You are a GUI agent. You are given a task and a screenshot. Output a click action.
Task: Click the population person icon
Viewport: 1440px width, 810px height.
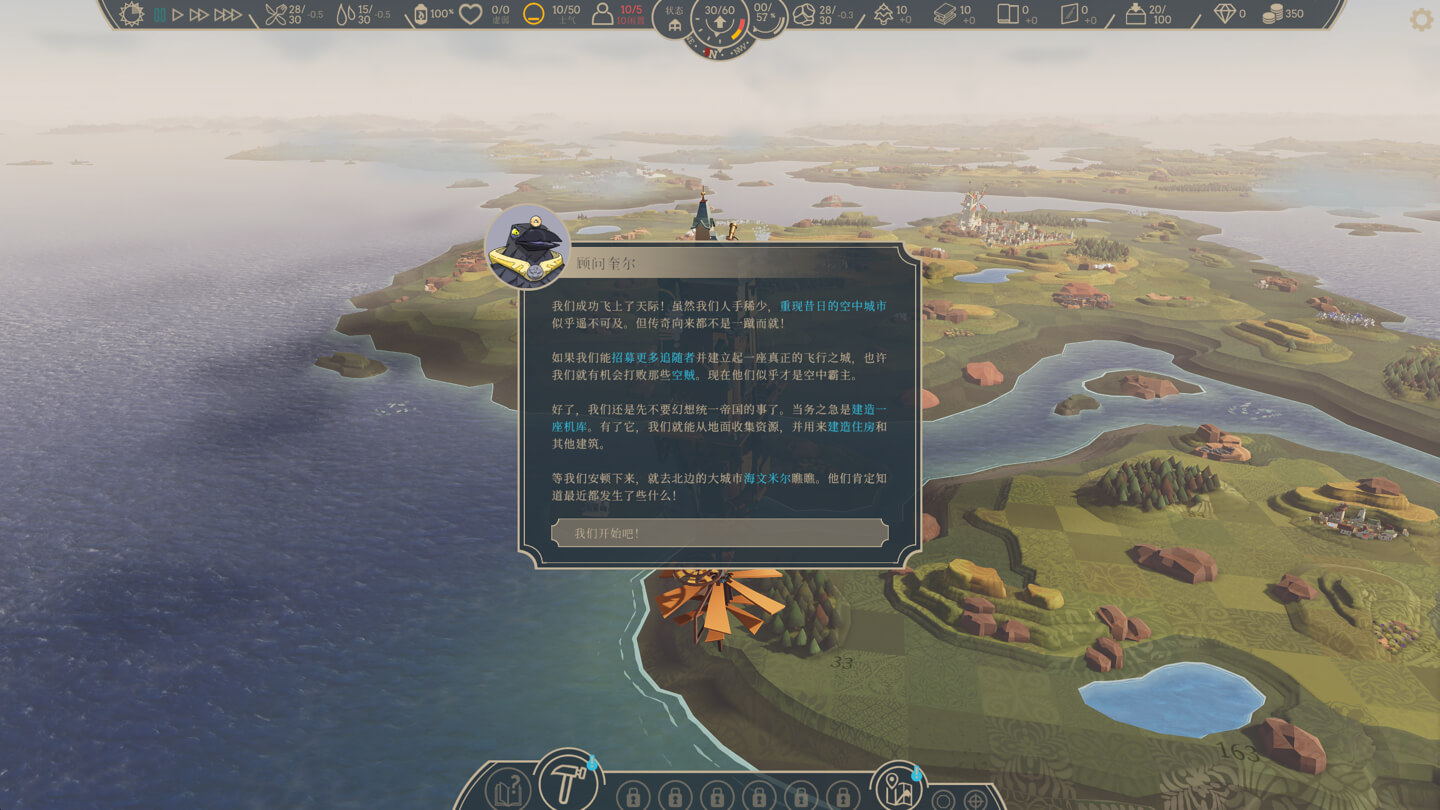602,14
